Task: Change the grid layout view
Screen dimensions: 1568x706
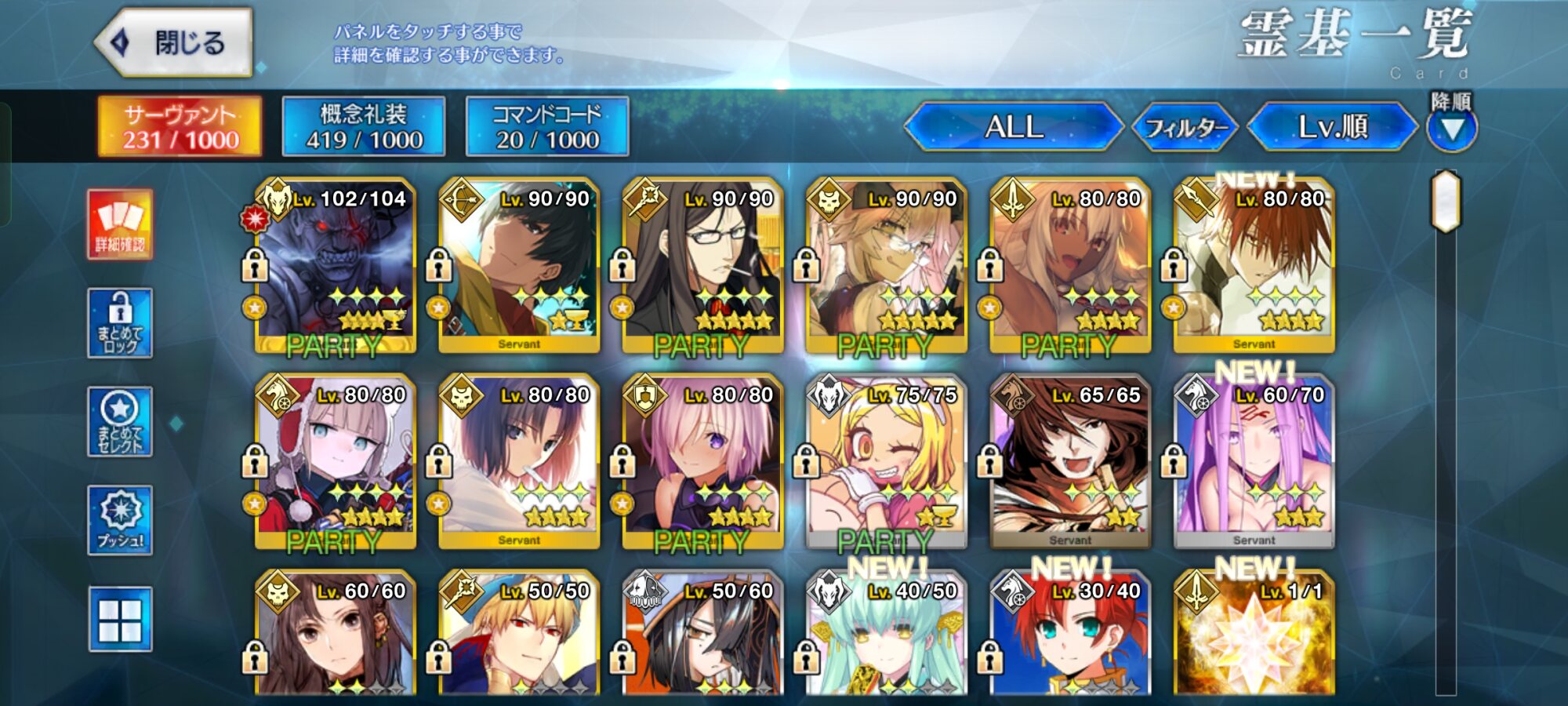Action: pos(120,619)
